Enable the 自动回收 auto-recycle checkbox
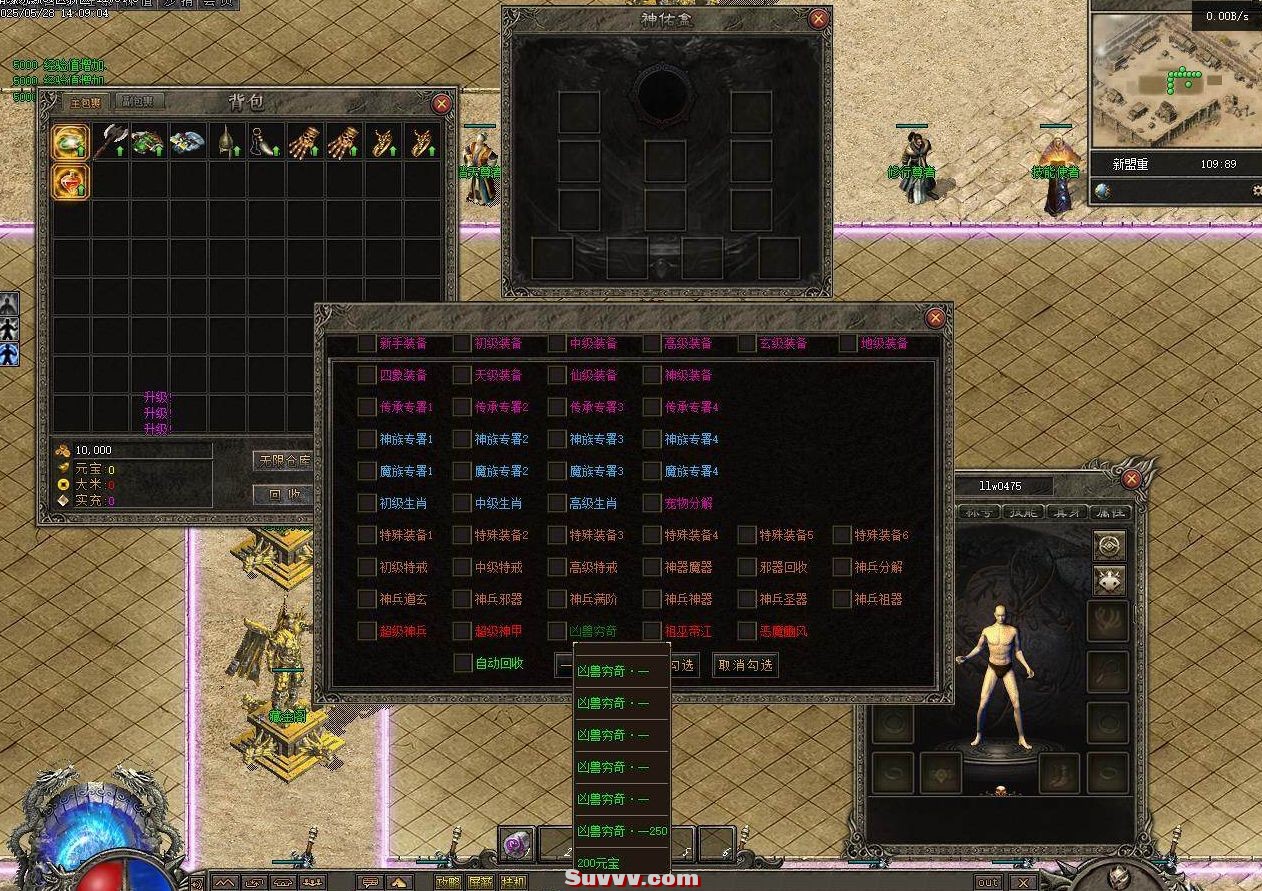1262x891 pixels. tap(462, 663)
